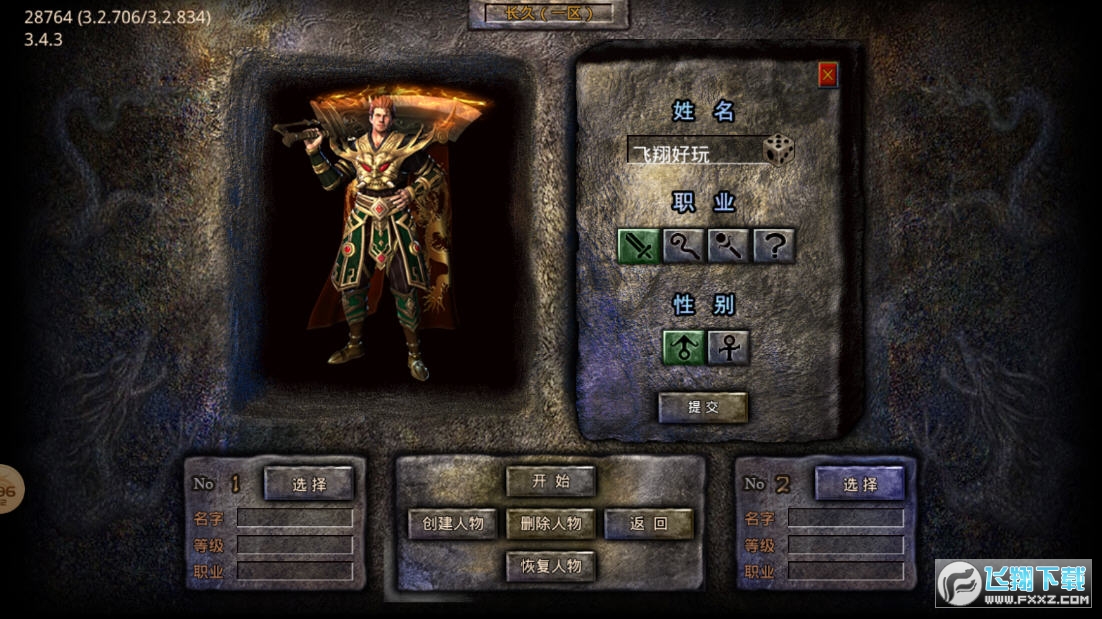
Task: Select character slot No 1 with 选择
Action: pos(309,484)
